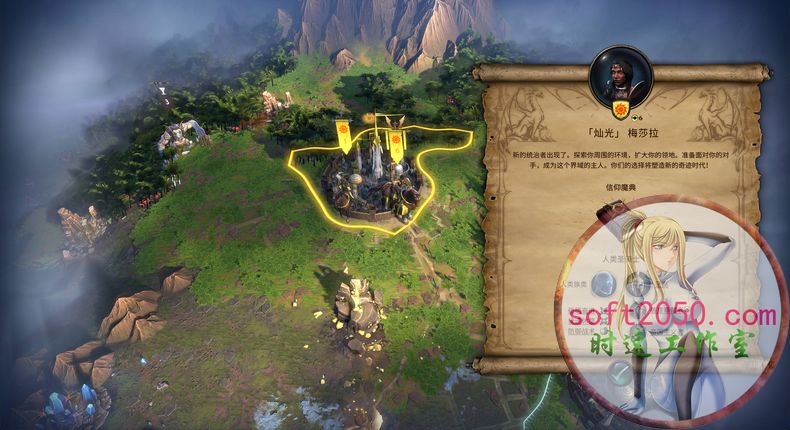The height and width of the screenshot is (430, 790).
Task: Click the ruler portrait atop the scroll
Action: tap(620, 71)
